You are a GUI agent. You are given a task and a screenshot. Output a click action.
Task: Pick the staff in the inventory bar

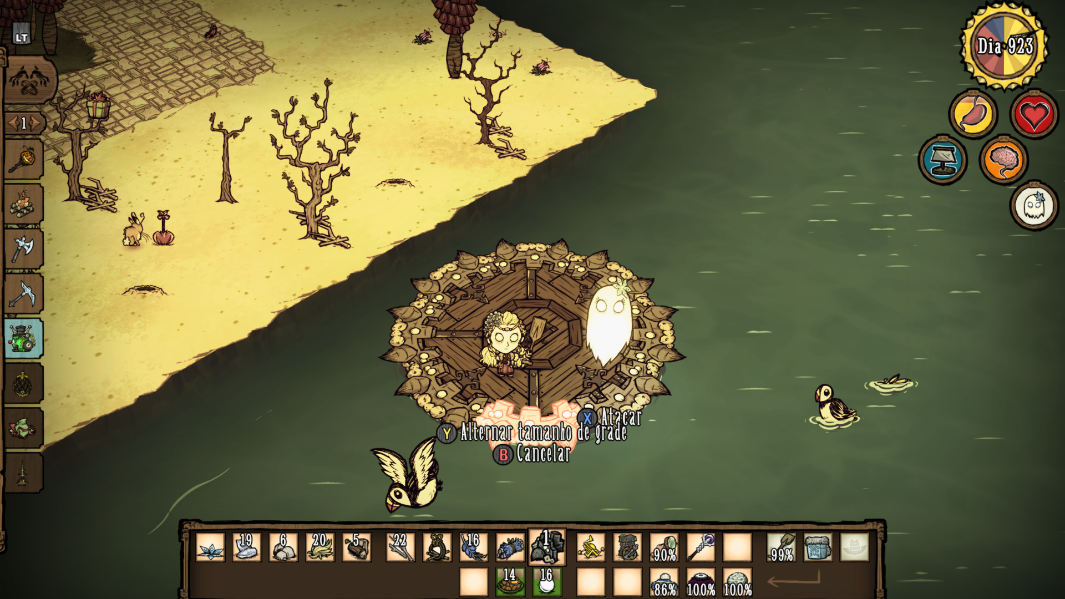click(700, 547)
